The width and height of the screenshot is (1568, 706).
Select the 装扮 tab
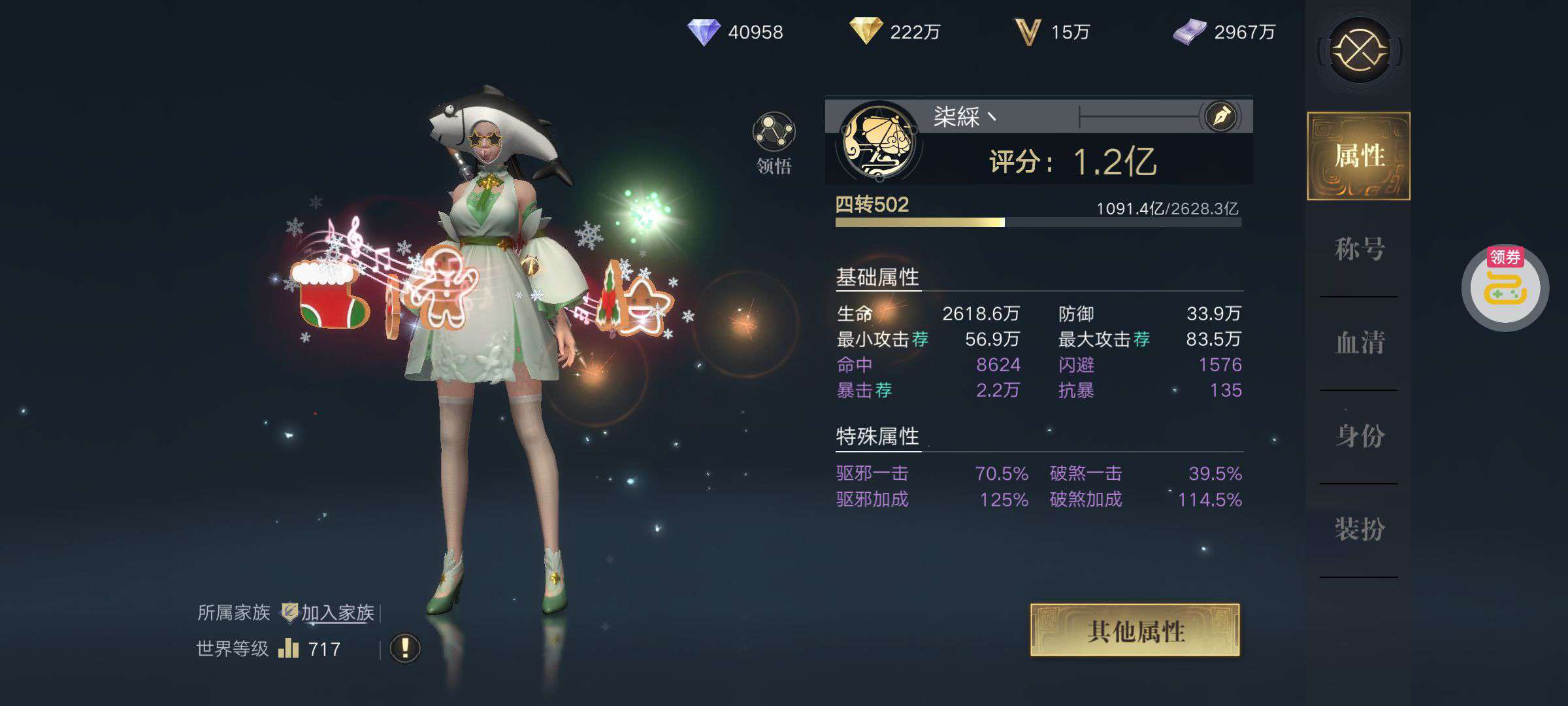(x=1359, y=529)
